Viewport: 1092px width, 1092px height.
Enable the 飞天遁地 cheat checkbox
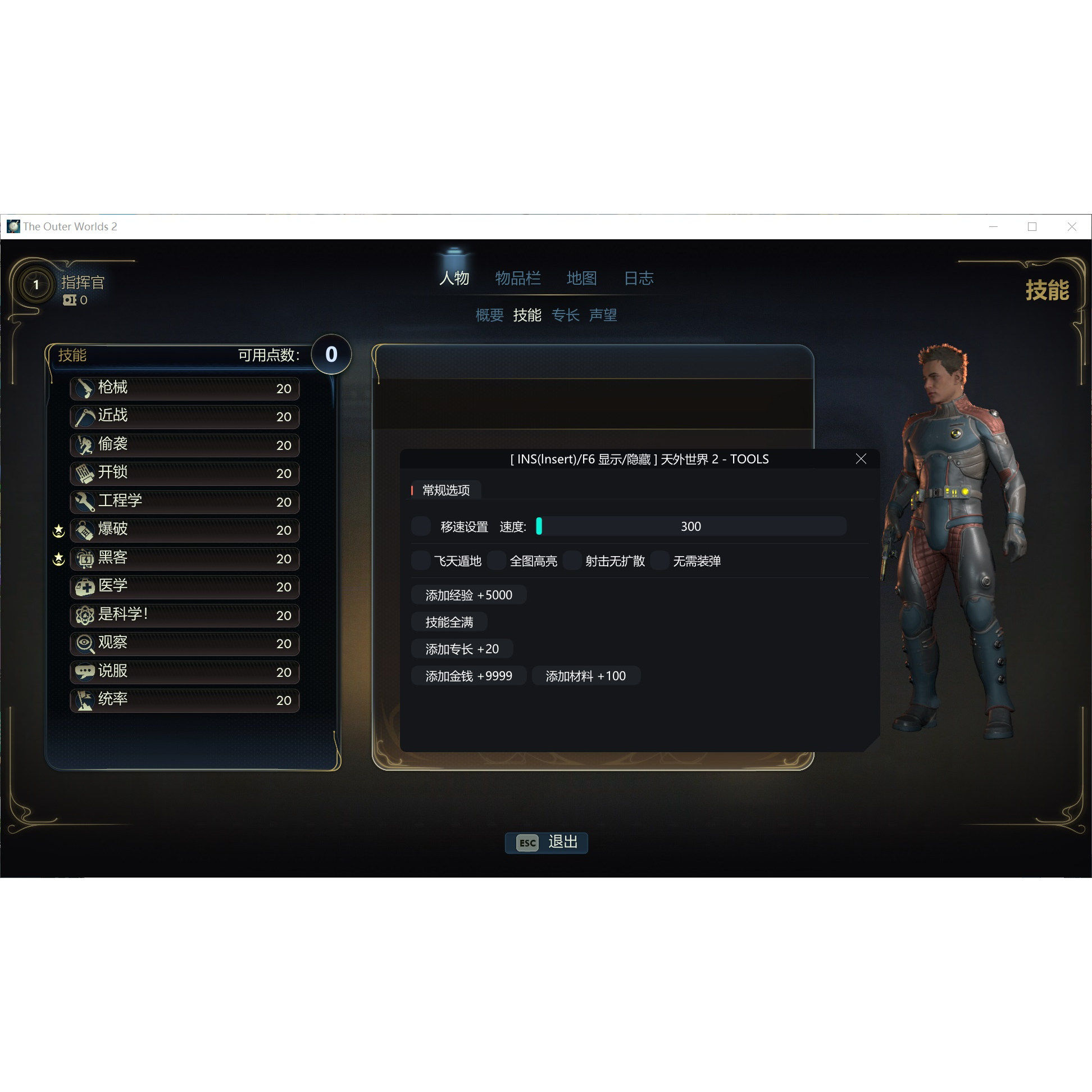[421, 561]
